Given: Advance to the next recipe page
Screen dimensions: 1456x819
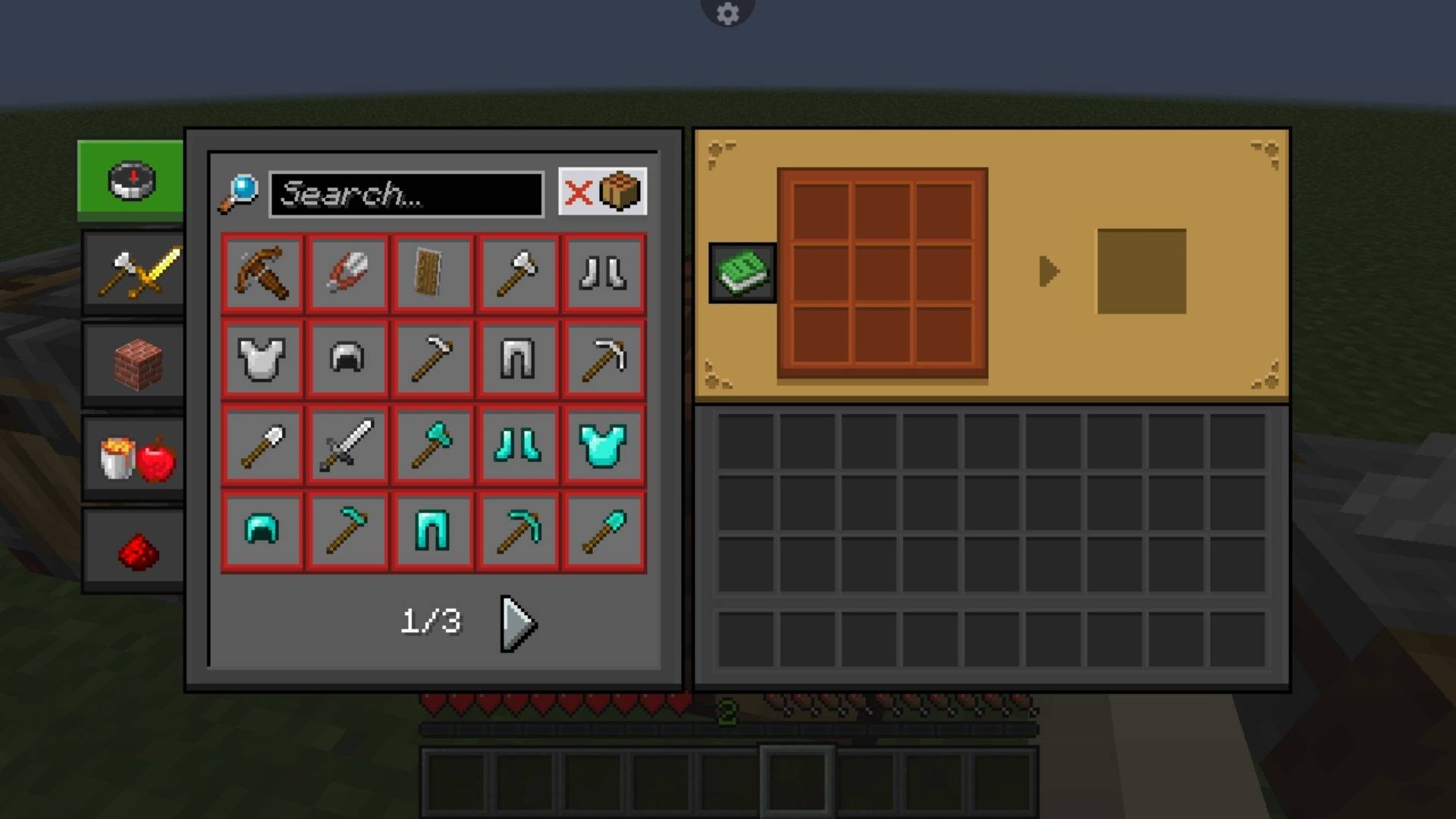Looking at the screenshot, I should (x=516, y=624).
